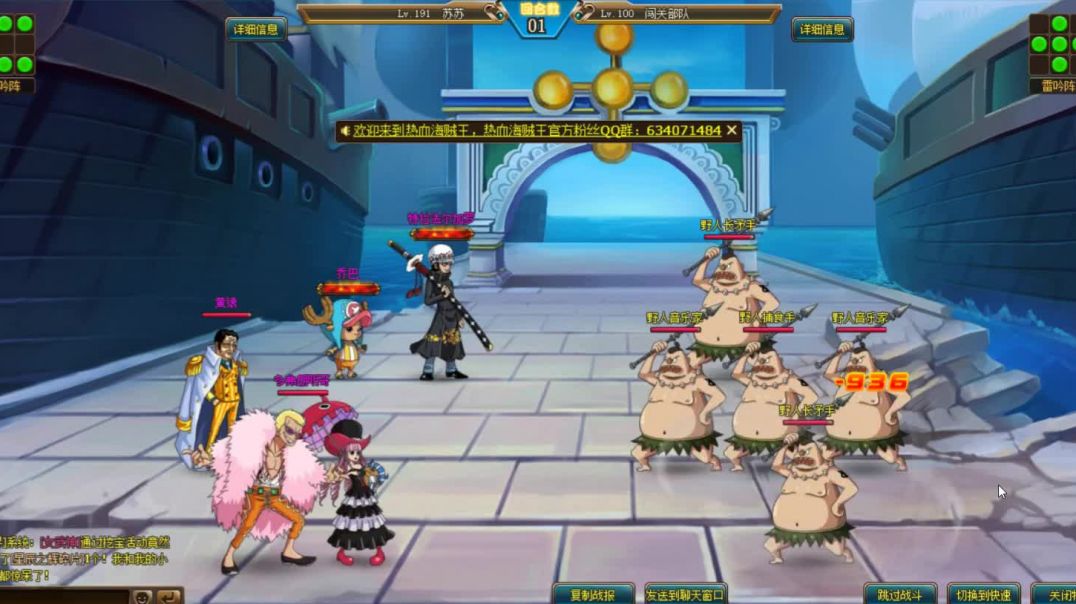Image resolution: width=1076 pixels, height=604 pixels.
Task: Activate the 切换到快速 speed button
Action: (x=983, y=594)
